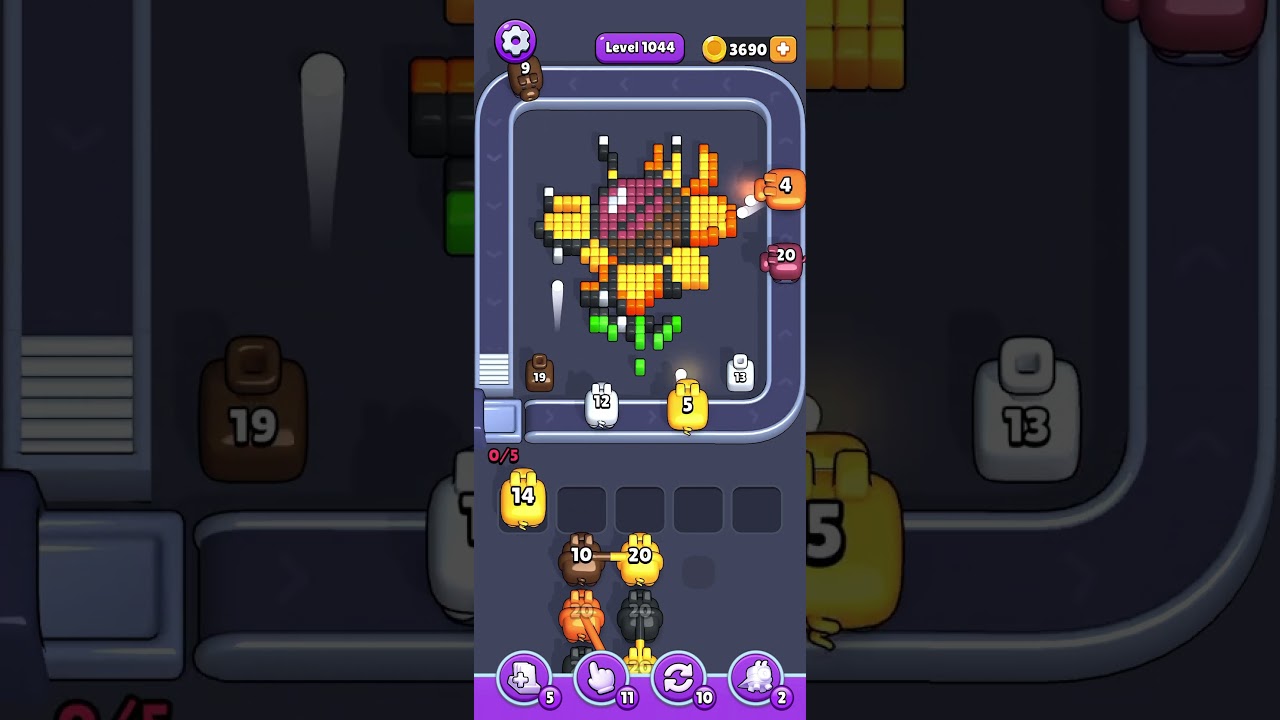Tap the orange fist numbered 4

tap(780, 188)
